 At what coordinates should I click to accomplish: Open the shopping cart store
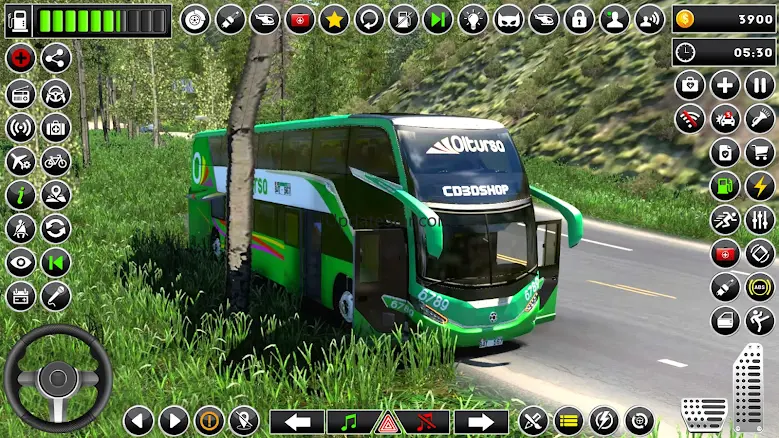(760, 152)
